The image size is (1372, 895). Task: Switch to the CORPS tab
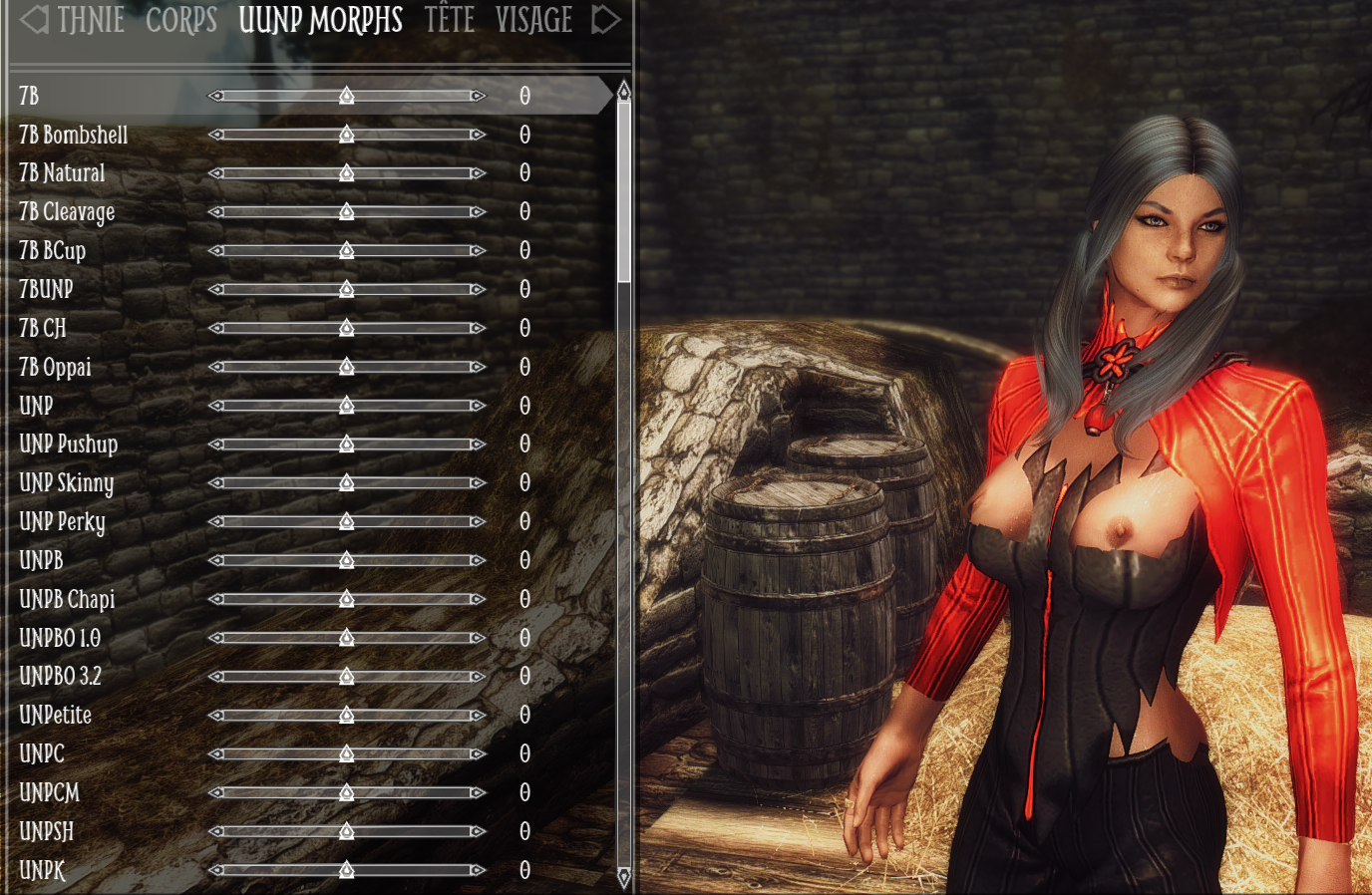click(x=180, y=20)
